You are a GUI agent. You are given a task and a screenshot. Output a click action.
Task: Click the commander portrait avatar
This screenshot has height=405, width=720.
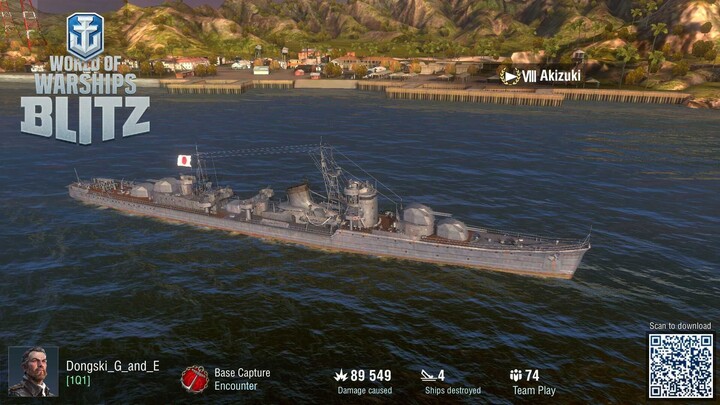(33, 371)
